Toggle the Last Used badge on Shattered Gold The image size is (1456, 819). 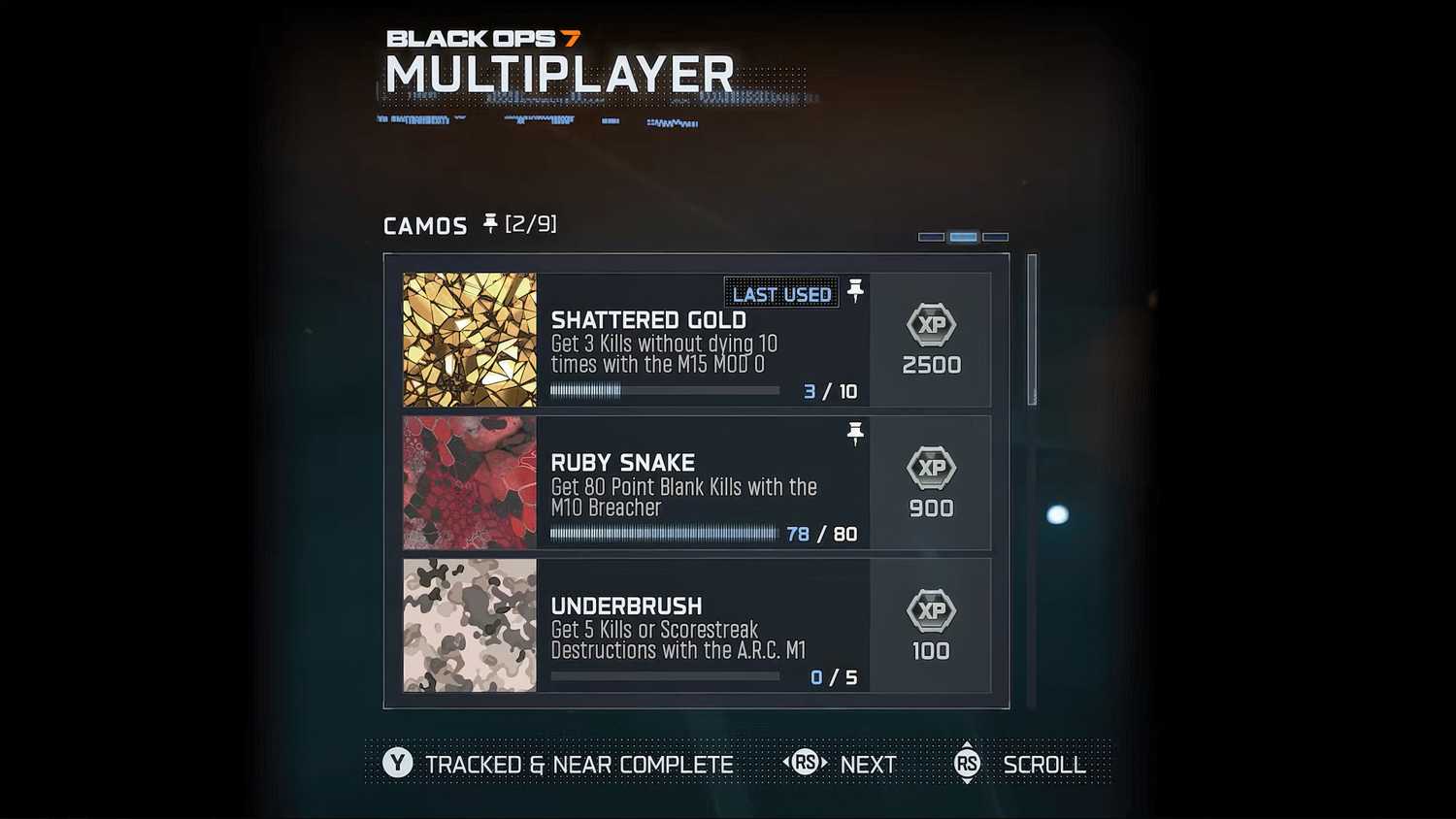pos(781,293)
